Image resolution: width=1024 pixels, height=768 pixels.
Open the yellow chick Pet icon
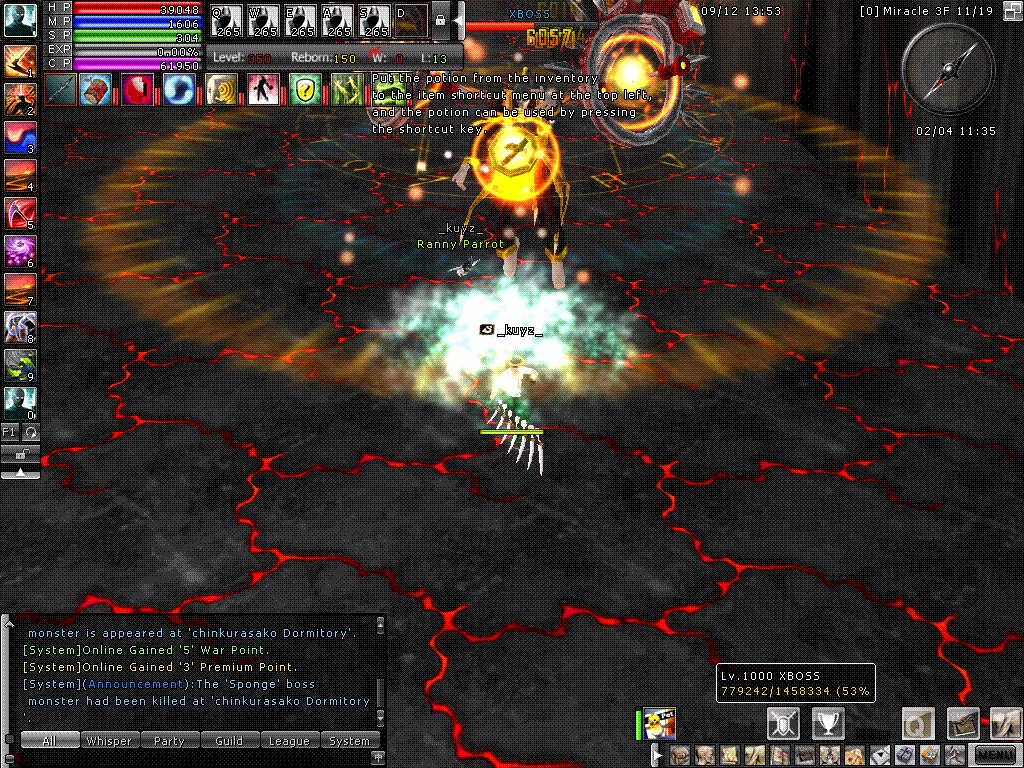click(659, 723)
